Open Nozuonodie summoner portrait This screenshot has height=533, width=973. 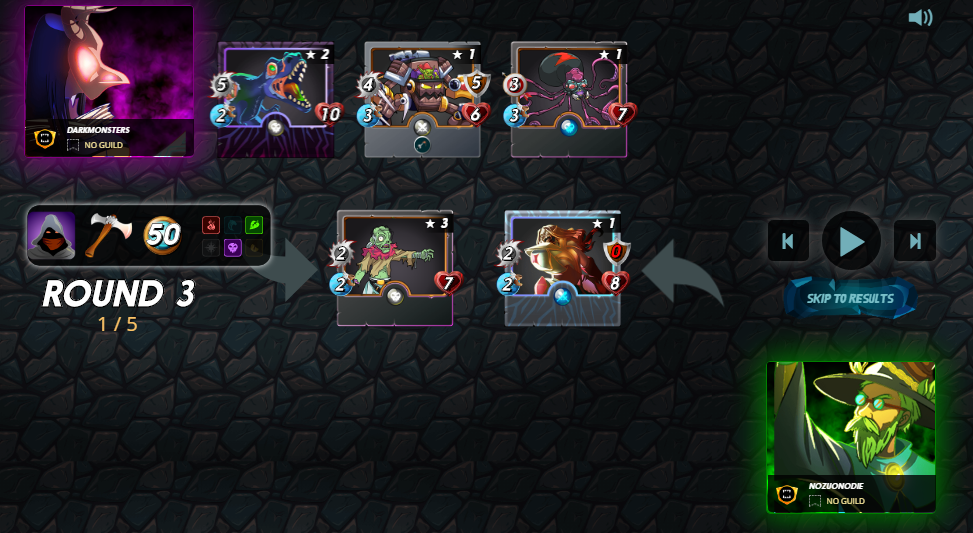[x=851, y=436]
